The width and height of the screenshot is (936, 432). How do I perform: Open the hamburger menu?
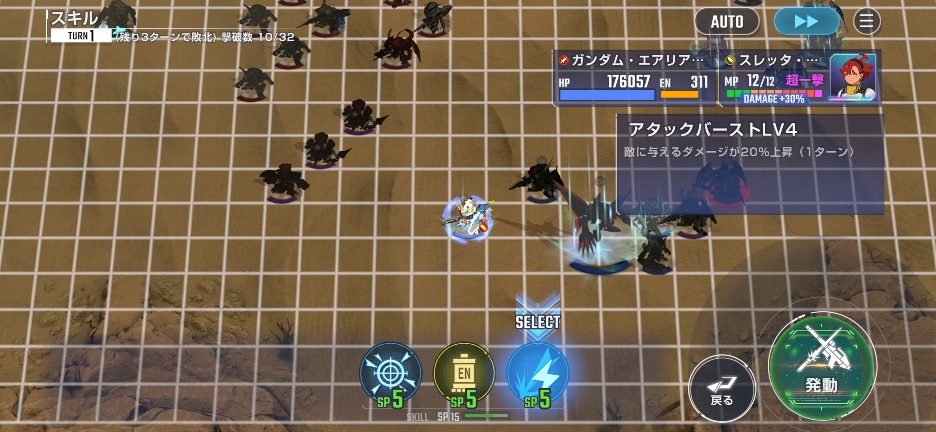(x=866, y=21)
